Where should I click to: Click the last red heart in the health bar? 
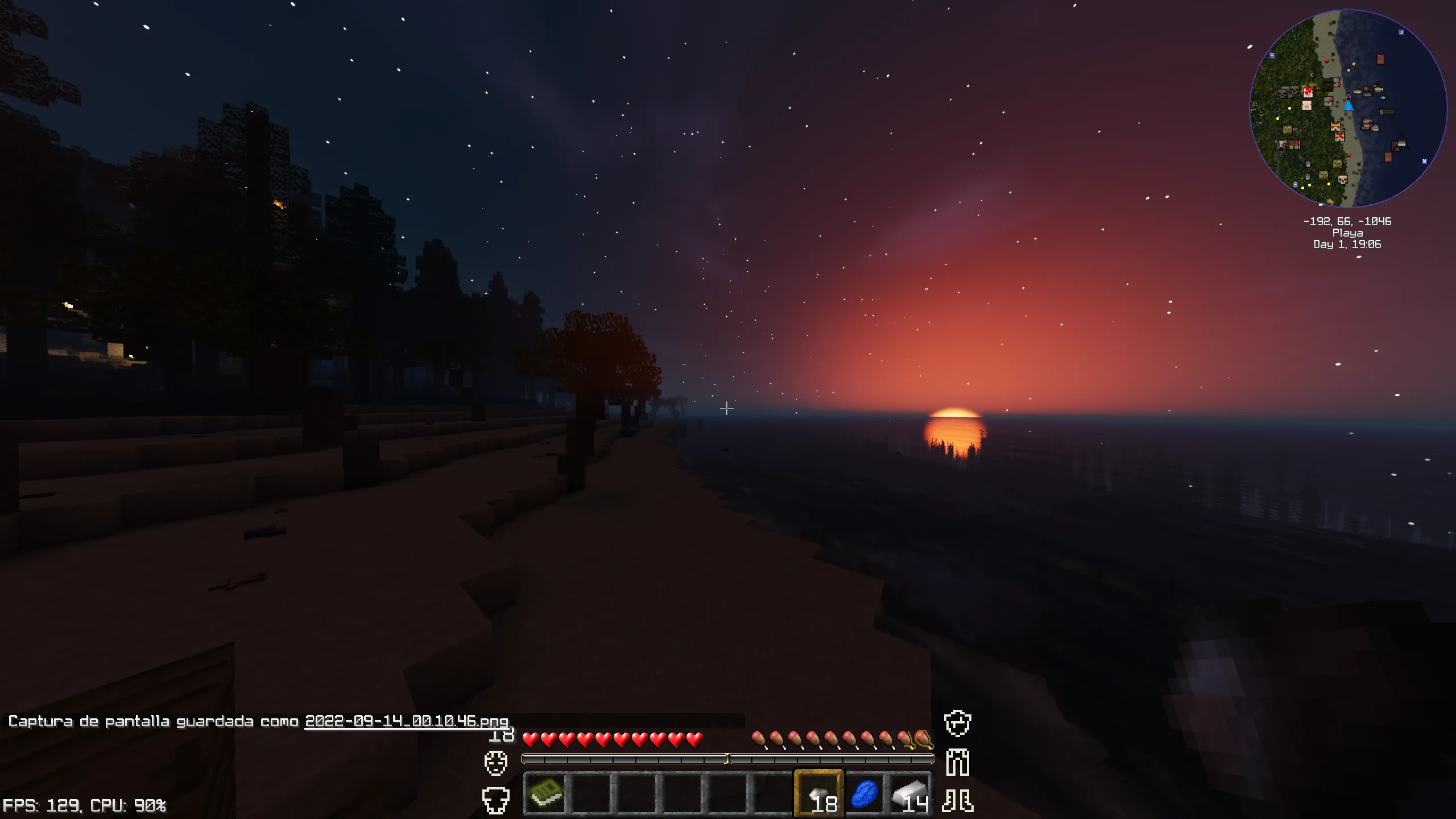click(693, 741)
